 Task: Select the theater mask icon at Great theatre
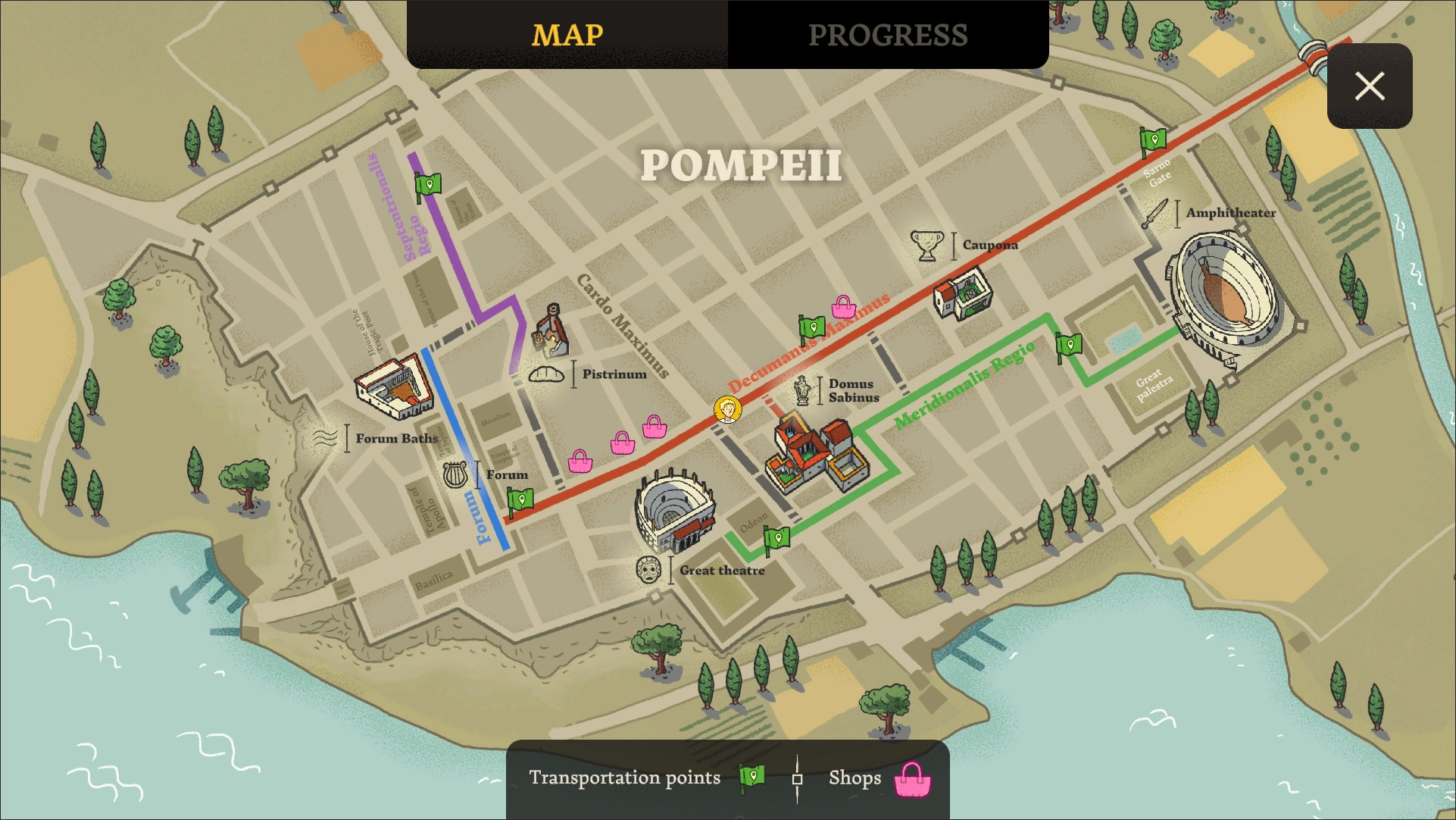tap(648, 569)
